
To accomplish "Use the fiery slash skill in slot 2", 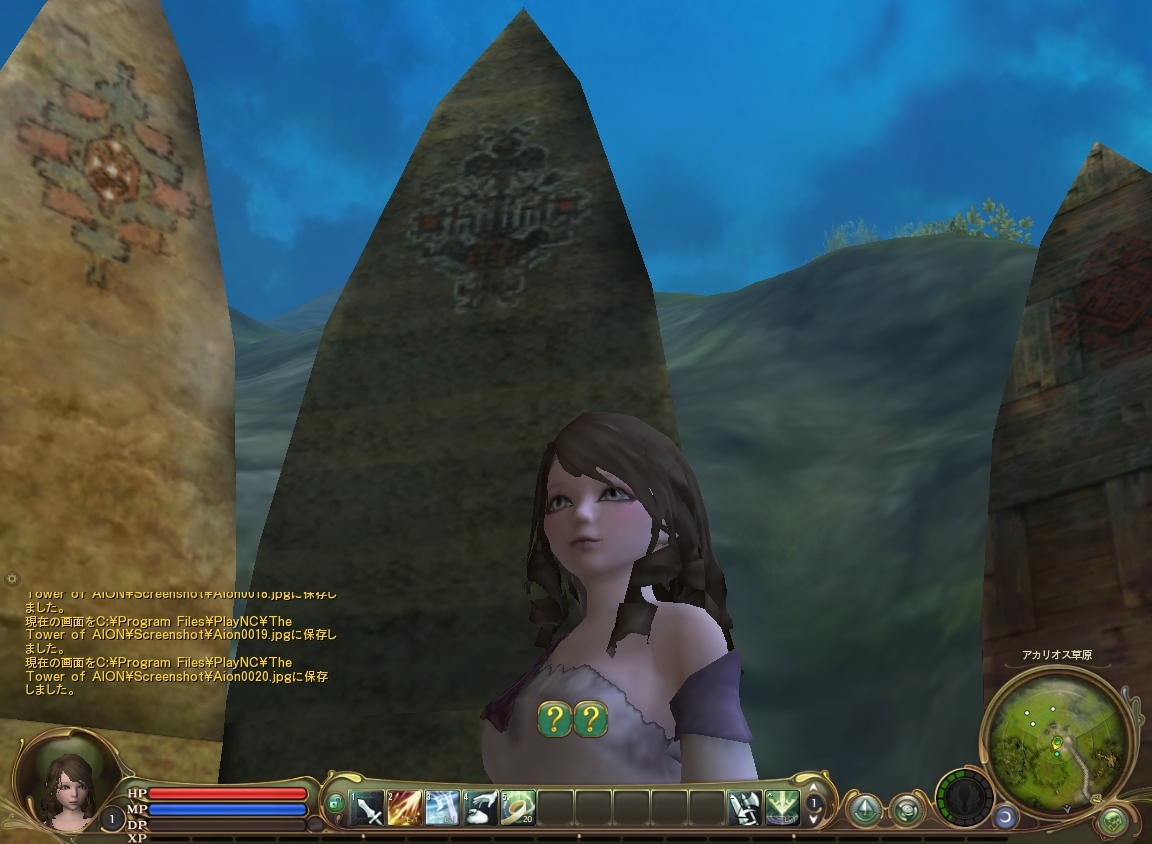I will (405, 806).
